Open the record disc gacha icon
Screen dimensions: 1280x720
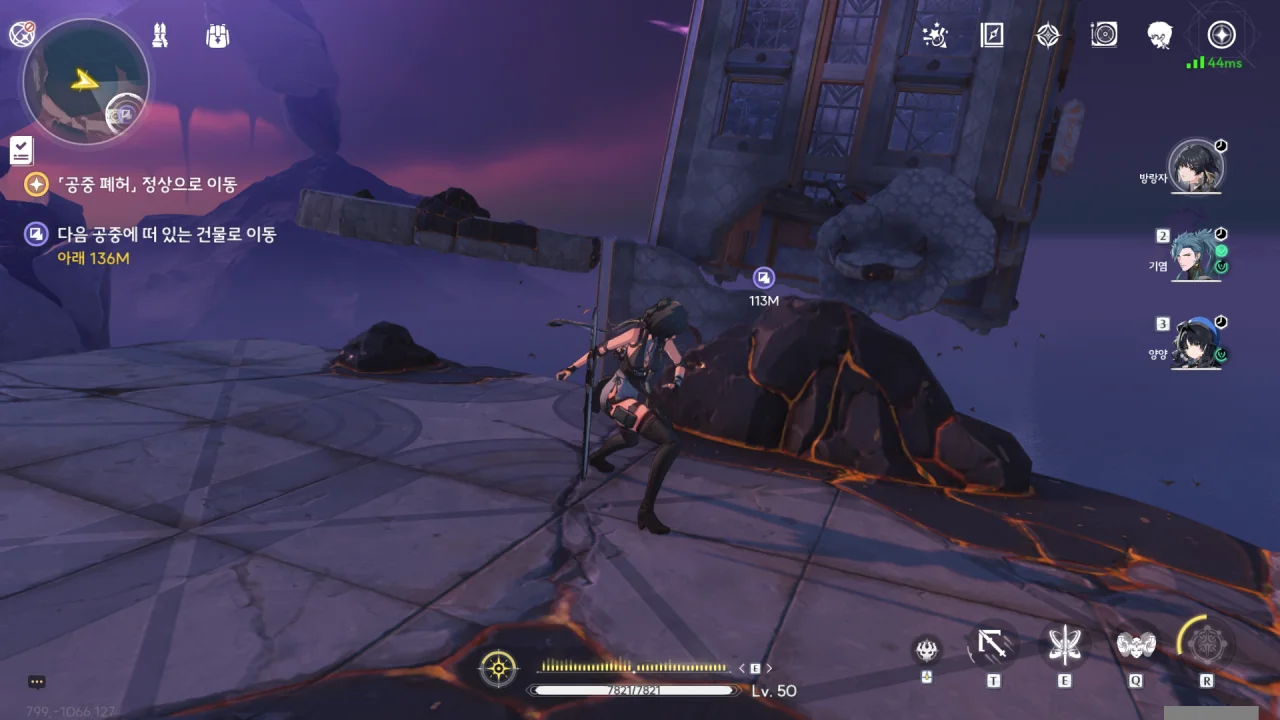point(1104,36)
